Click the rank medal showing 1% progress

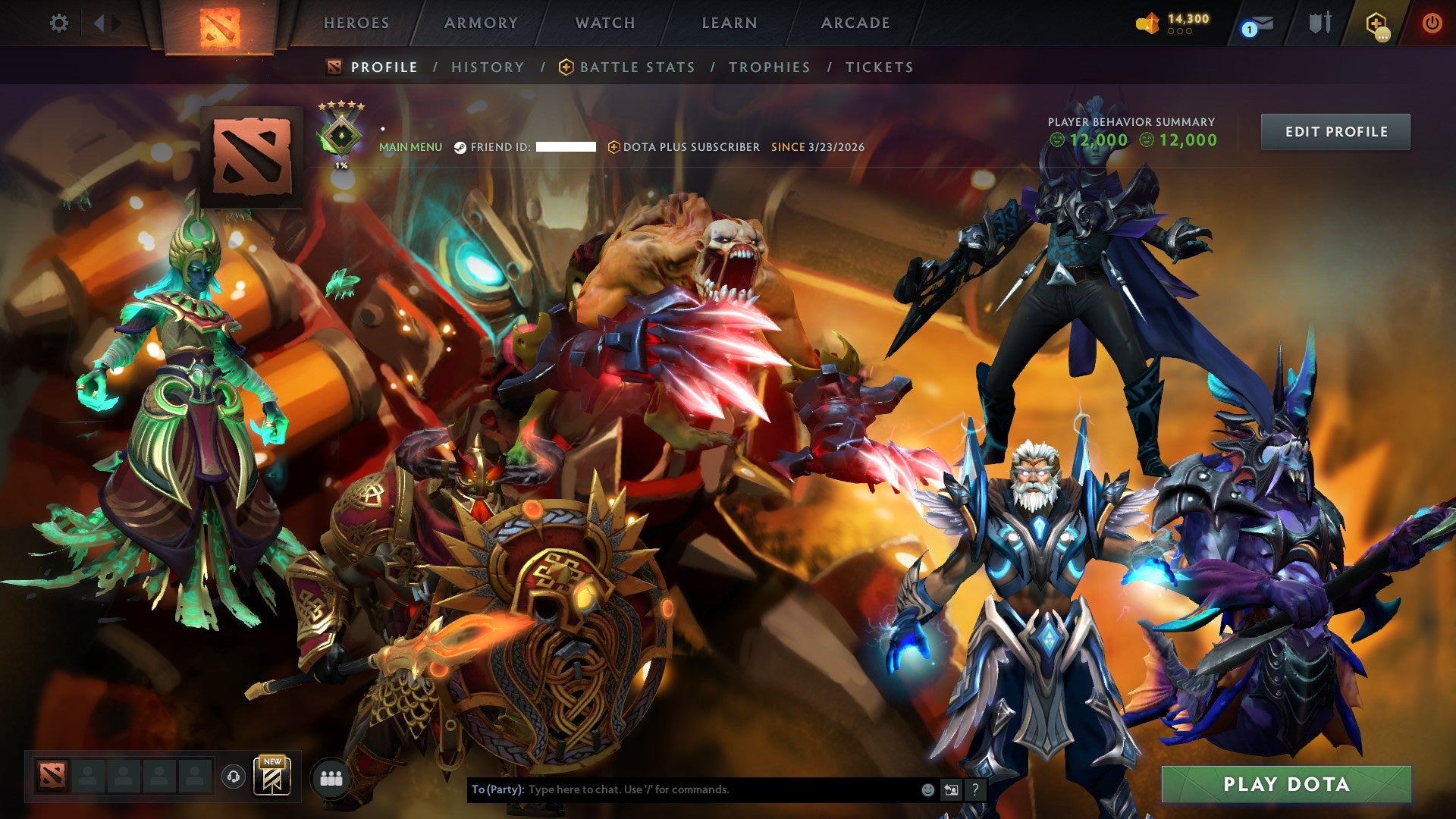tap(340, 133)
